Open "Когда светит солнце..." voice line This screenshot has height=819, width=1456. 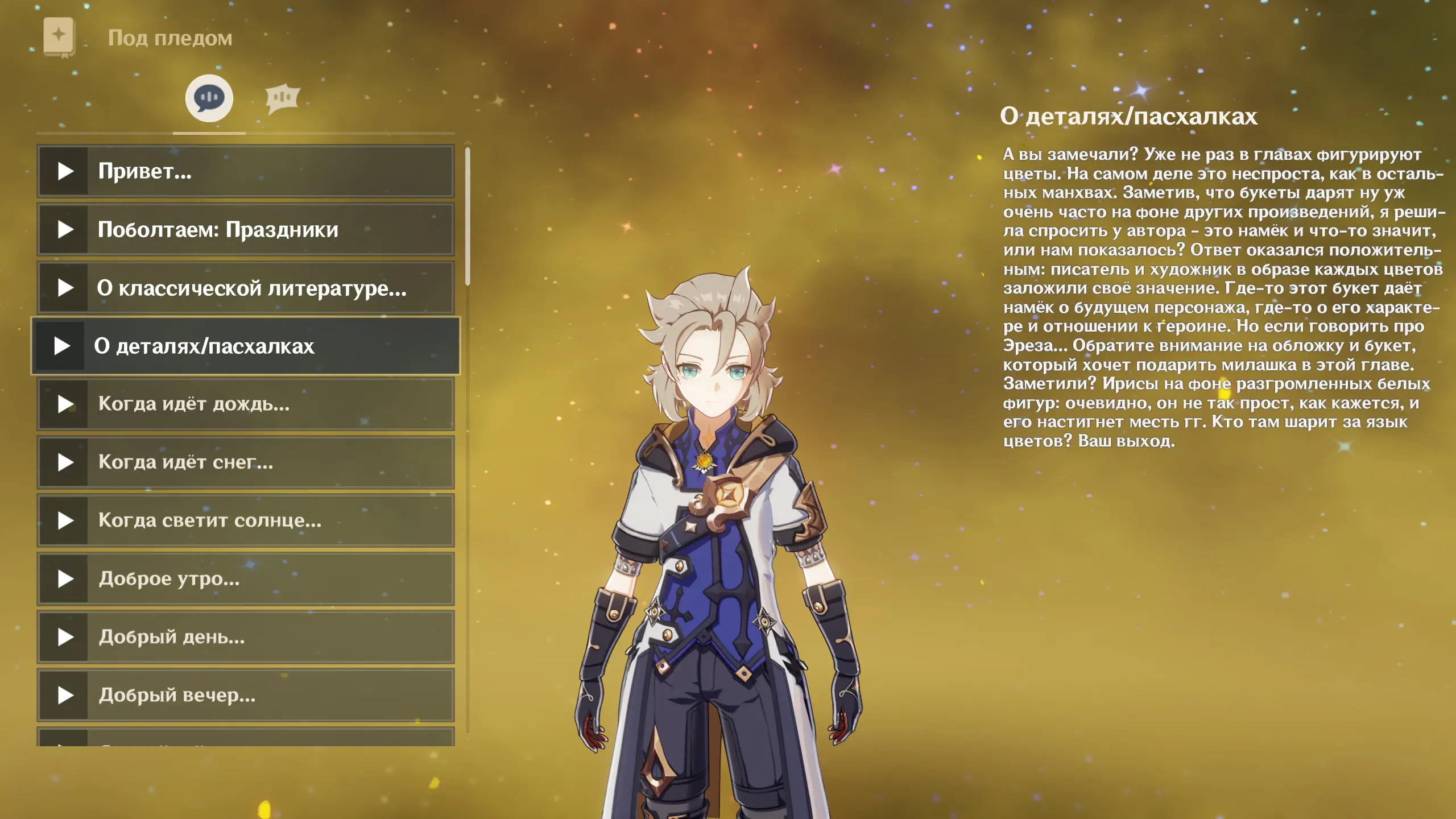(x=246, y=520)
